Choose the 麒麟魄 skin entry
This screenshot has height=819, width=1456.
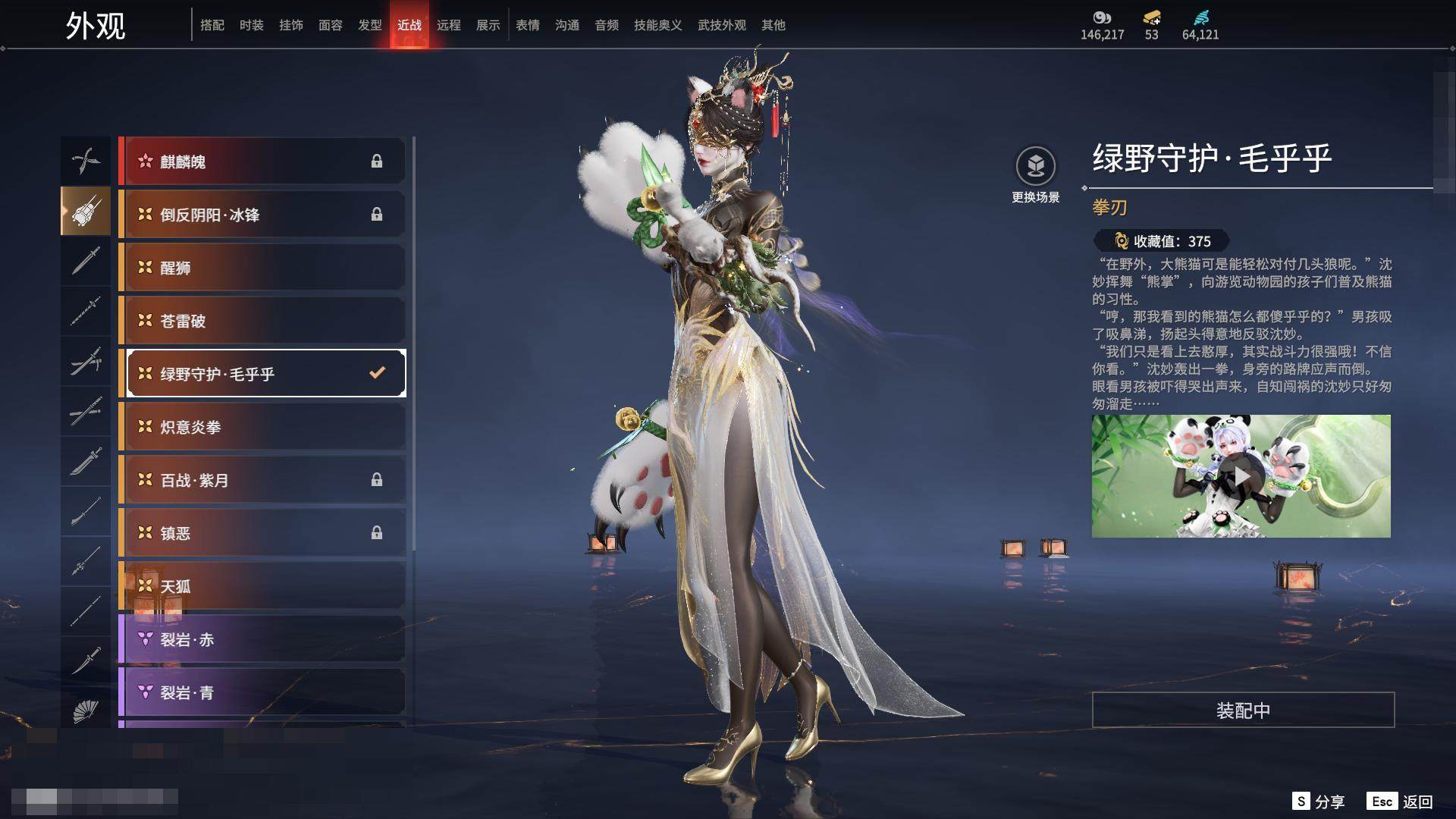click(262, 162)
